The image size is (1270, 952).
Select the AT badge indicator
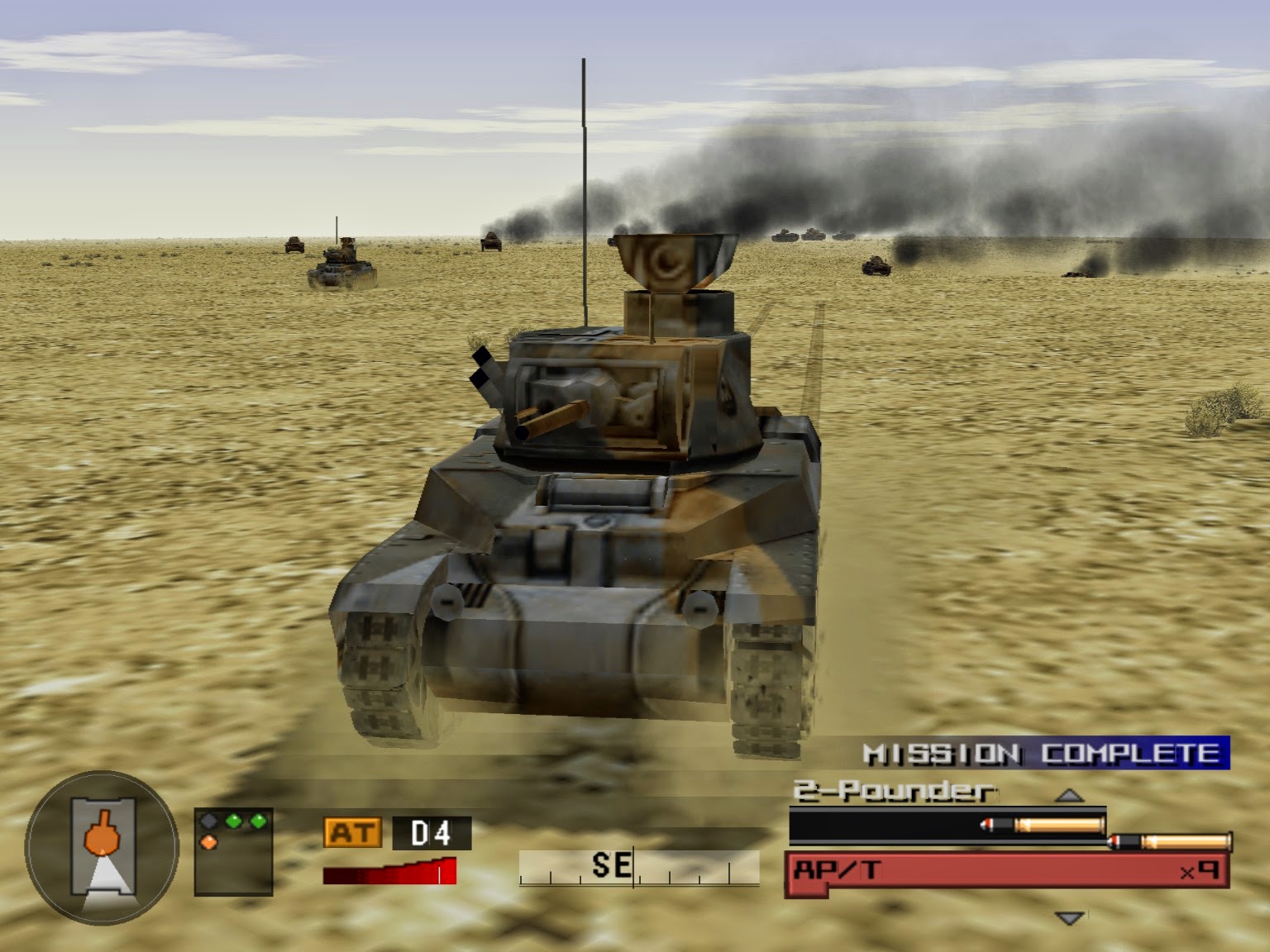tap(351, 832)
